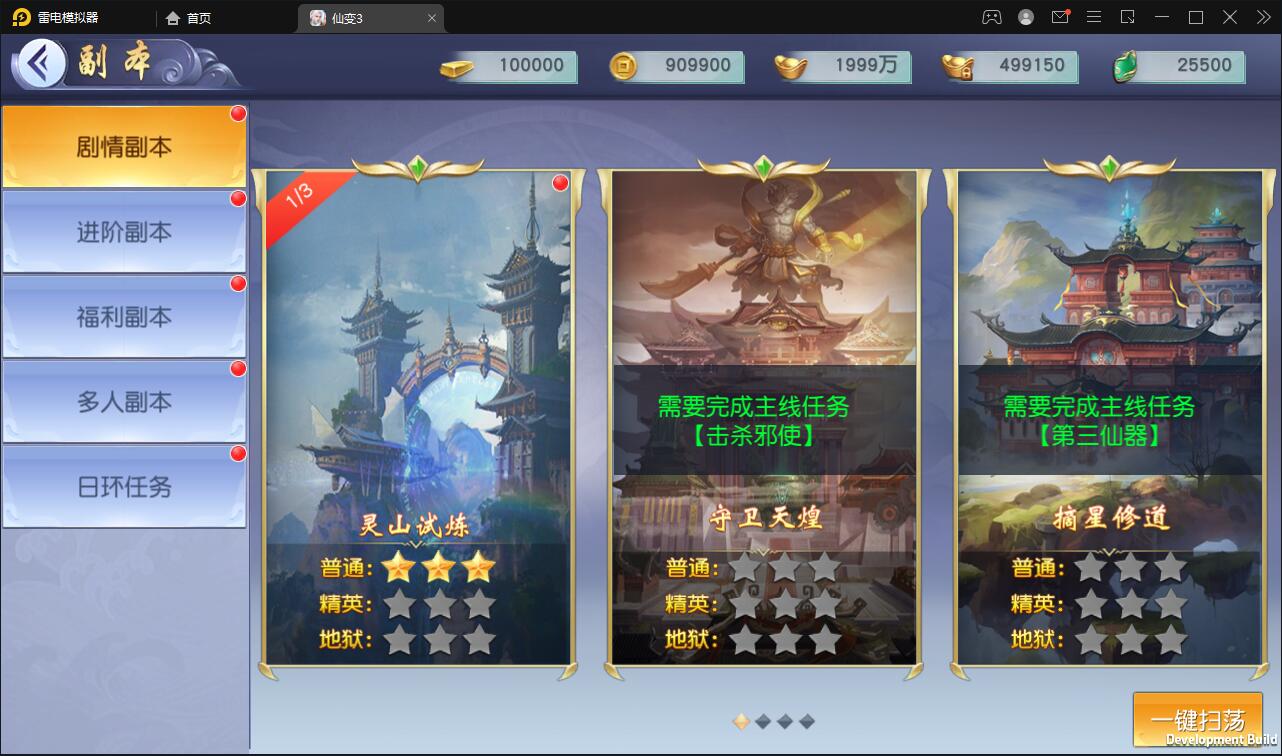Click the gold ingot icon showing 1999万
This screenshot has height=756, width=1282.
tap(790, 67)
